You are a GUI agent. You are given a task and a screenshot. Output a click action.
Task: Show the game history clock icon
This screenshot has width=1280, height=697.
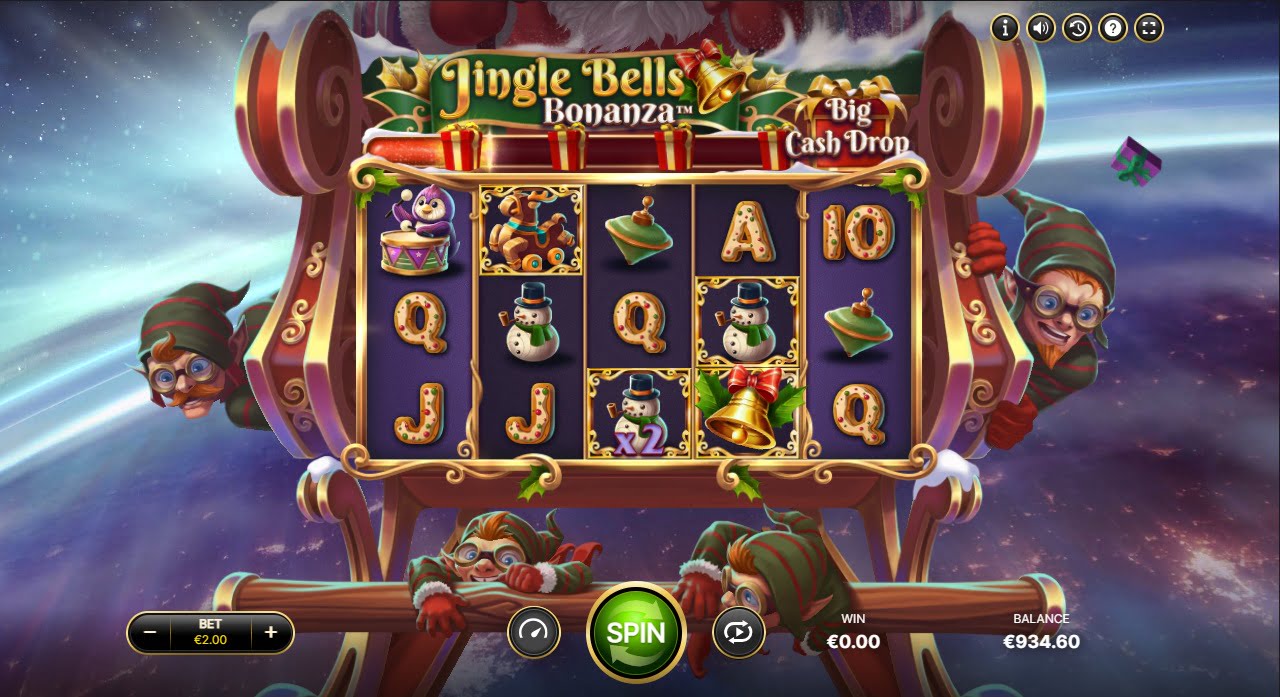click(x=1077, y=28)
